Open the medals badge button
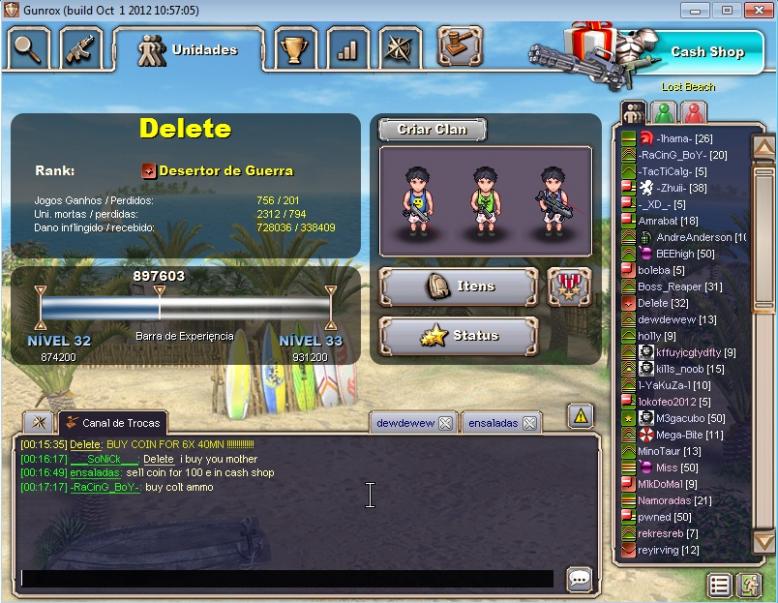This screenshot has height=603, width=778. [569, 286]
